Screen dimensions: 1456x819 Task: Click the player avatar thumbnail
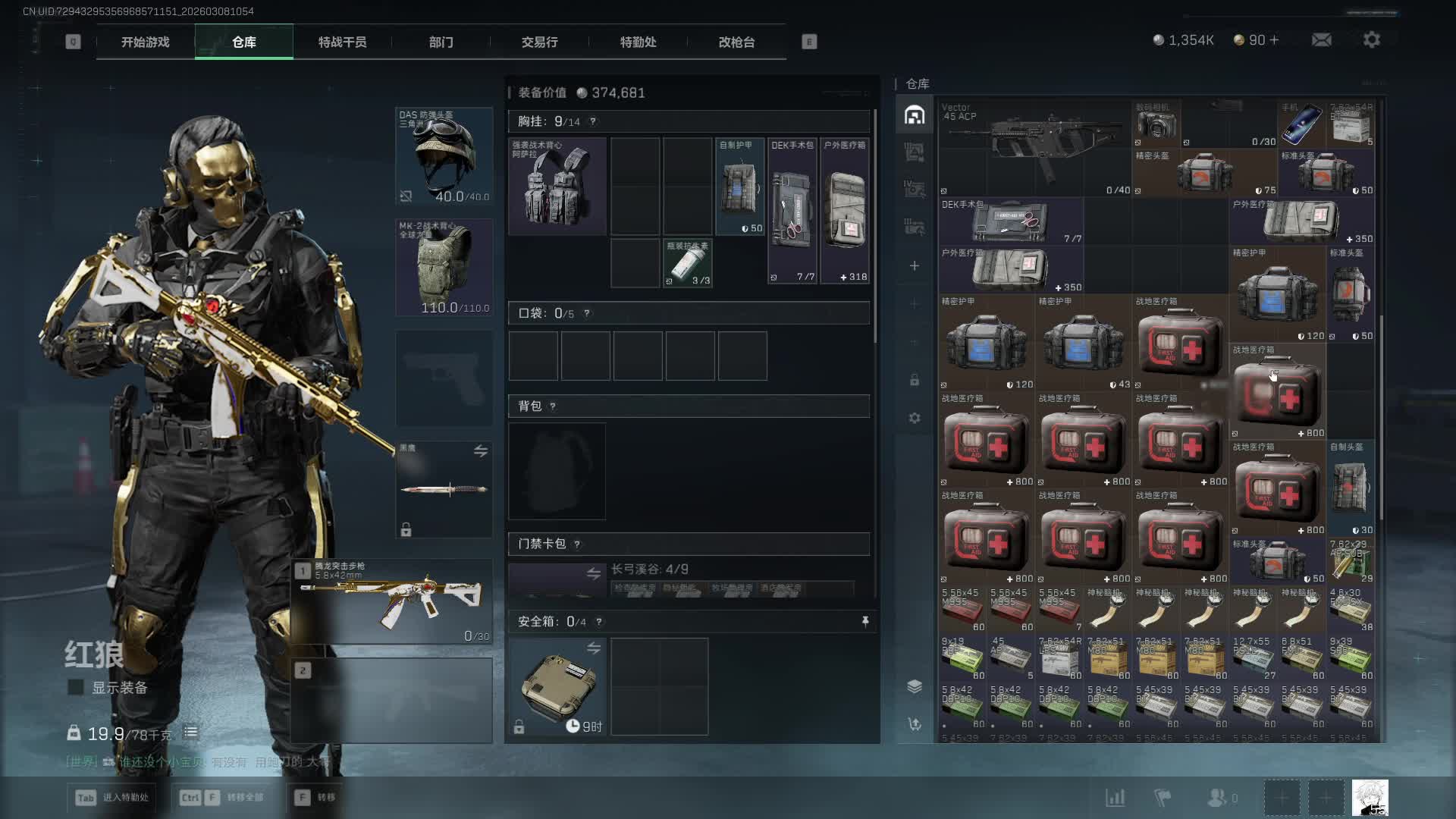[x=1370, y=798]
